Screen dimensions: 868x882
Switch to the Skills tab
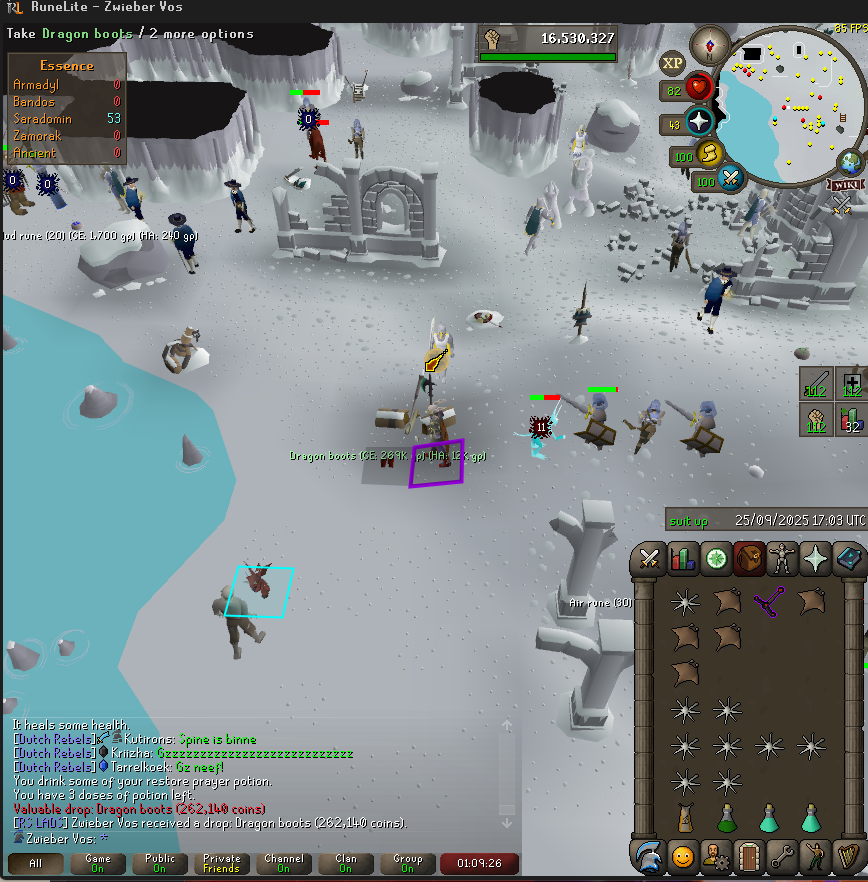pyautogui.click(x=684, y=558)
